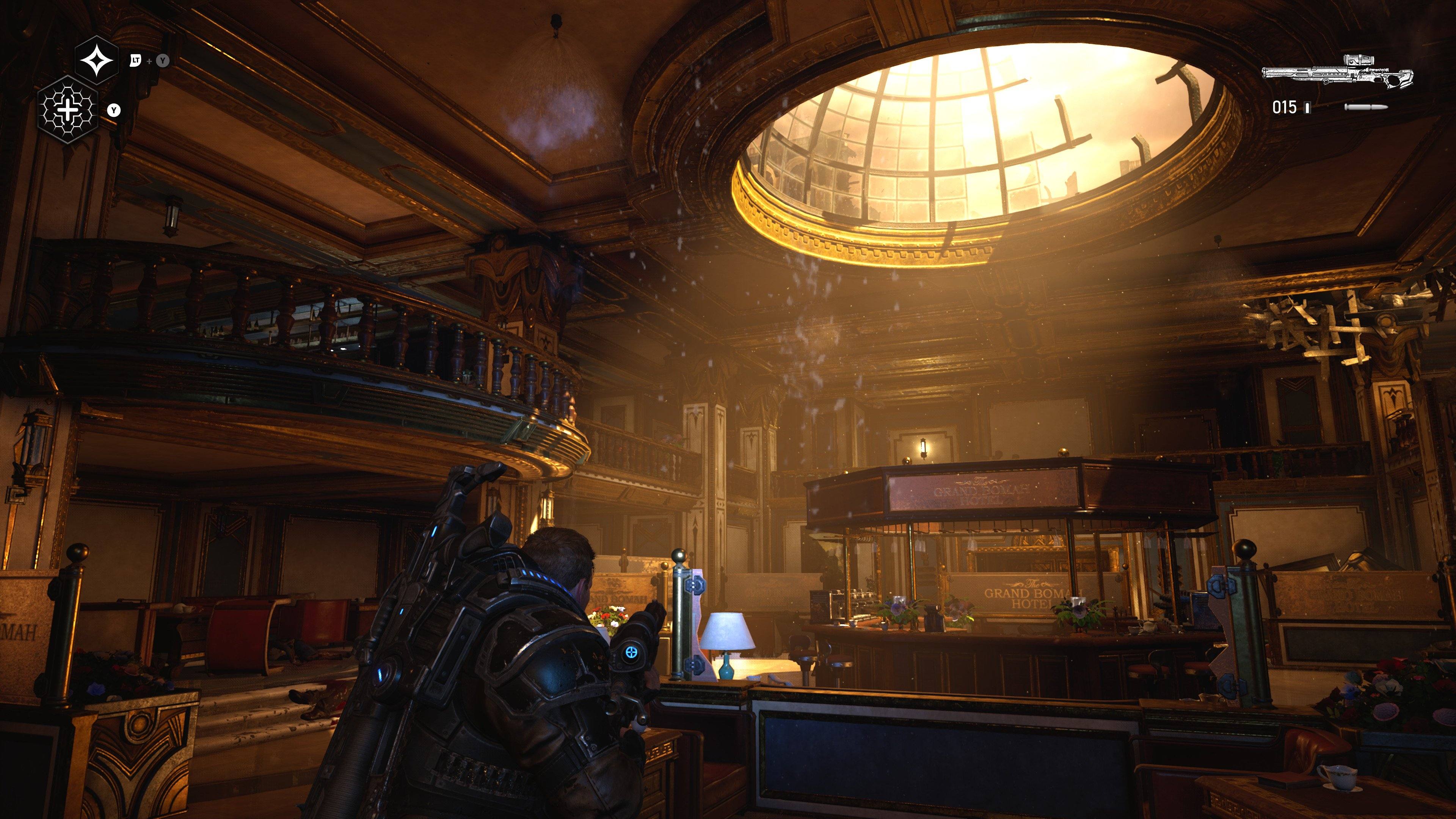Click the LT trigger icon in the ability prompt
This screenshot has height=819, width=1456.
(x=136, y=61)
